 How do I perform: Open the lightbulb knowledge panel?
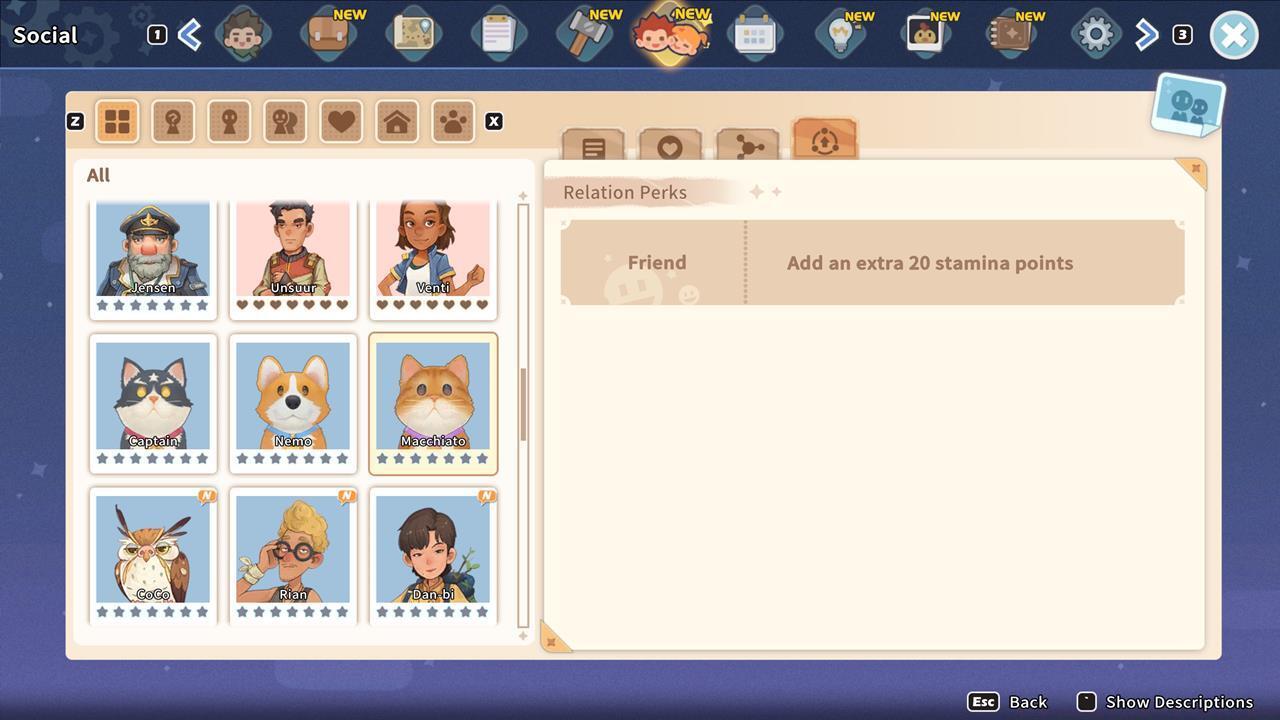pos(840,33)
